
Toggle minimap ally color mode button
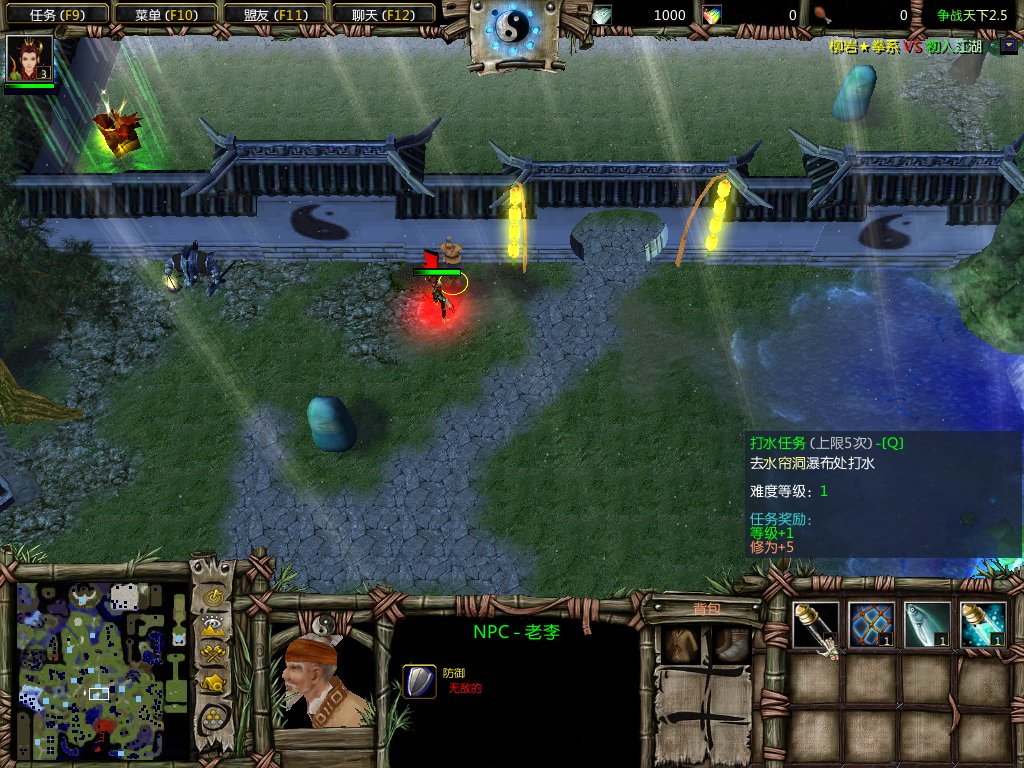(212, 654)
